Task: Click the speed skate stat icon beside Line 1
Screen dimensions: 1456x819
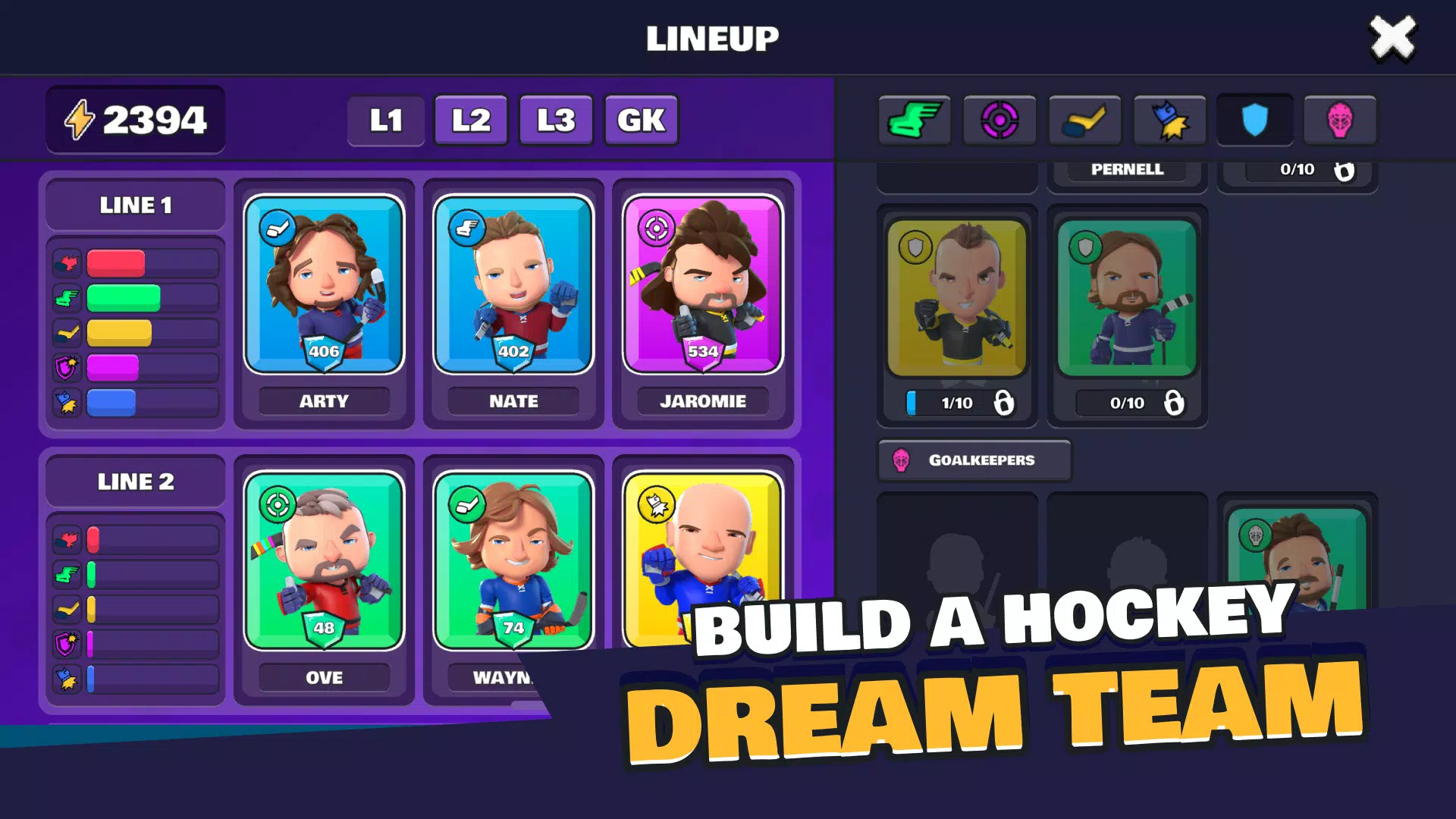Action: [x=67, y=297]
